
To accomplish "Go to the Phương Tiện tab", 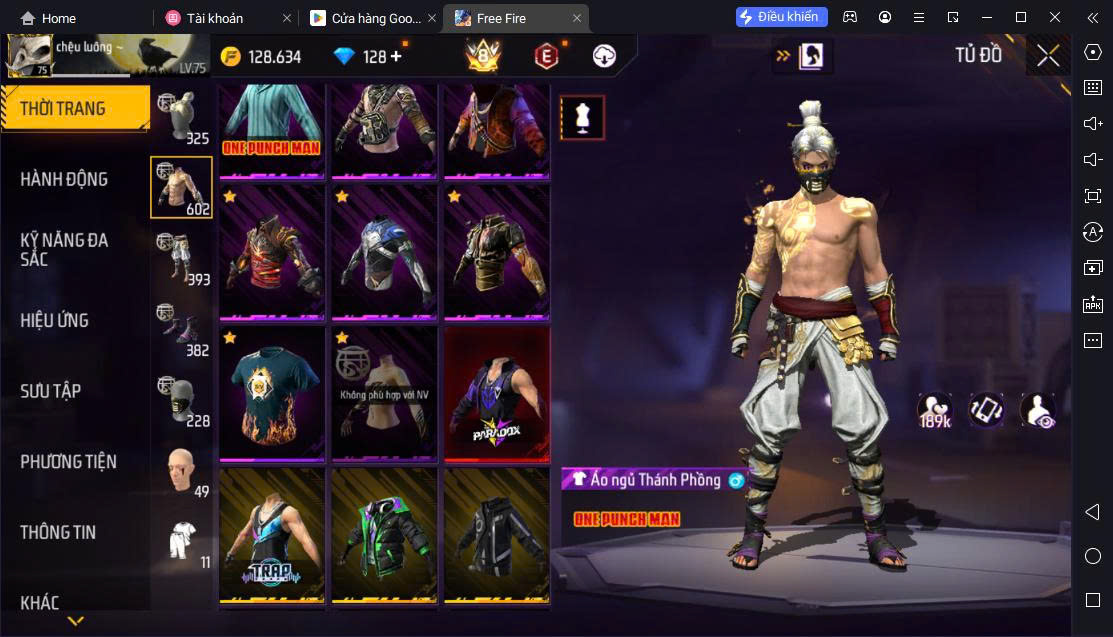I will [x=68, y=461].
